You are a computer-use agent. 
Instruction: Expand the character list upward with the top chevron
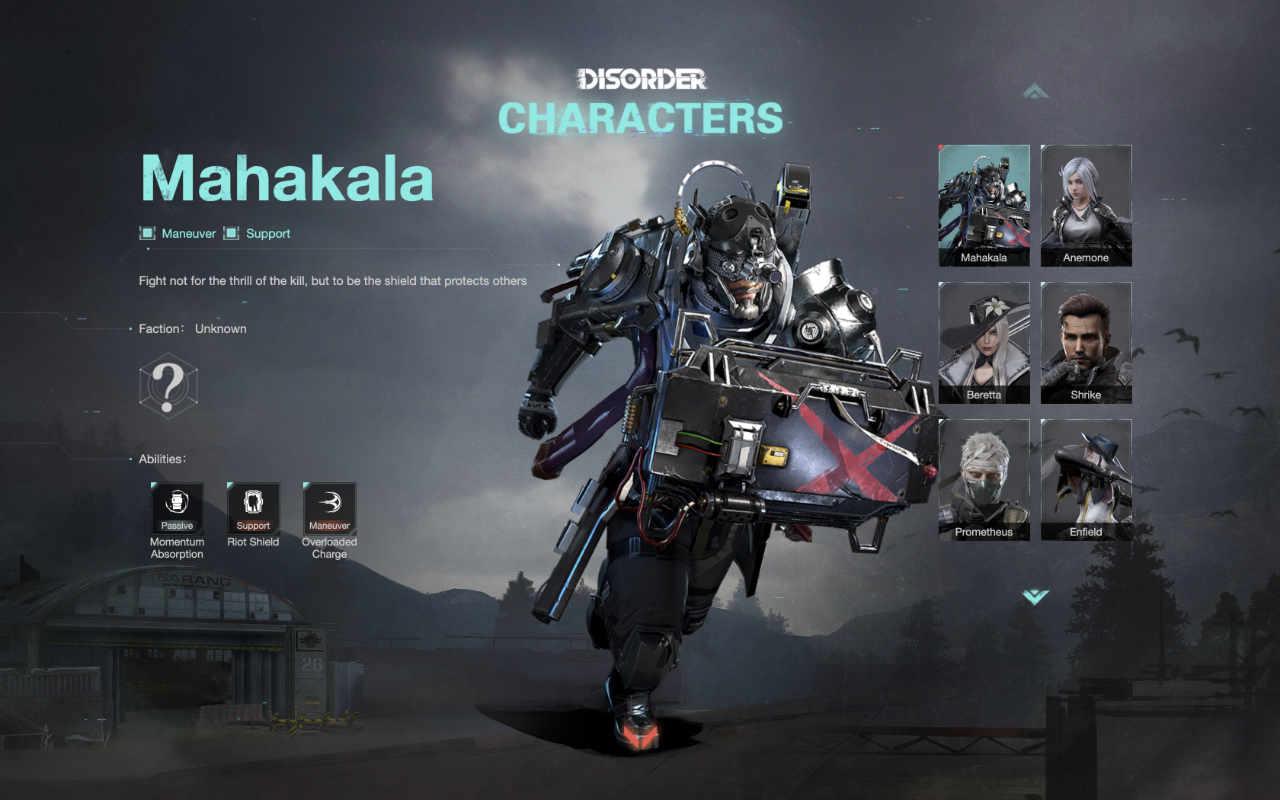1034,92
